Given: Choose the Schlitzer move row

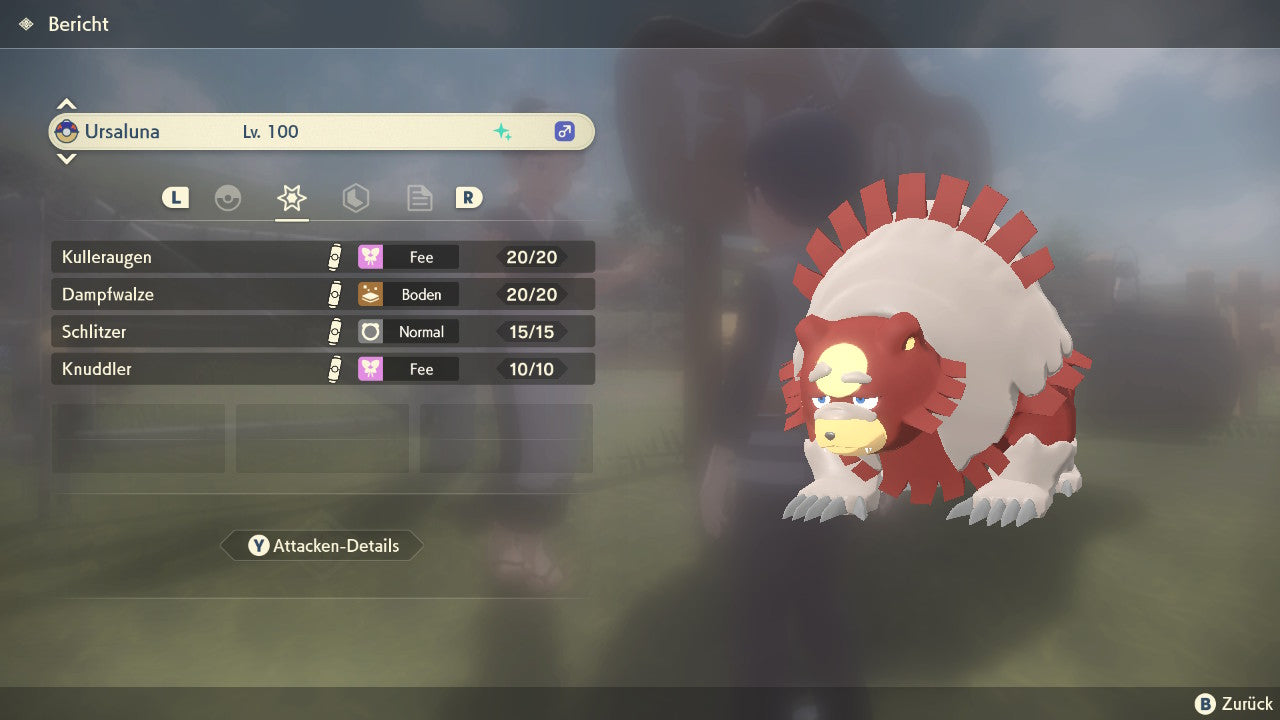Looking at the screenshot, I should point(322,332).
